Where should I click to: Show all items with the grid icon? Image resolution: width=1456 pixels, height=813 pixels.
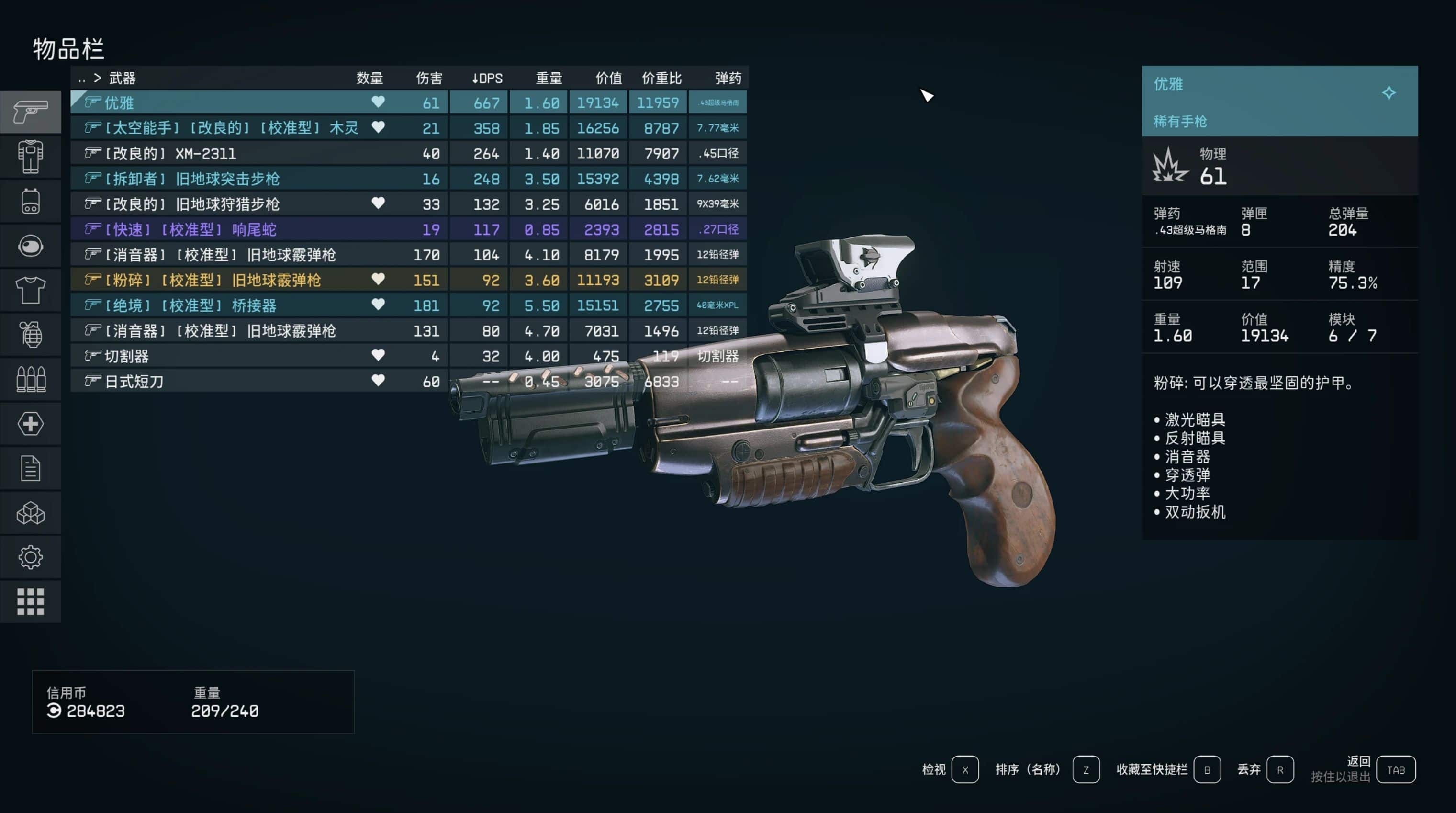click(x=31, y=601)
